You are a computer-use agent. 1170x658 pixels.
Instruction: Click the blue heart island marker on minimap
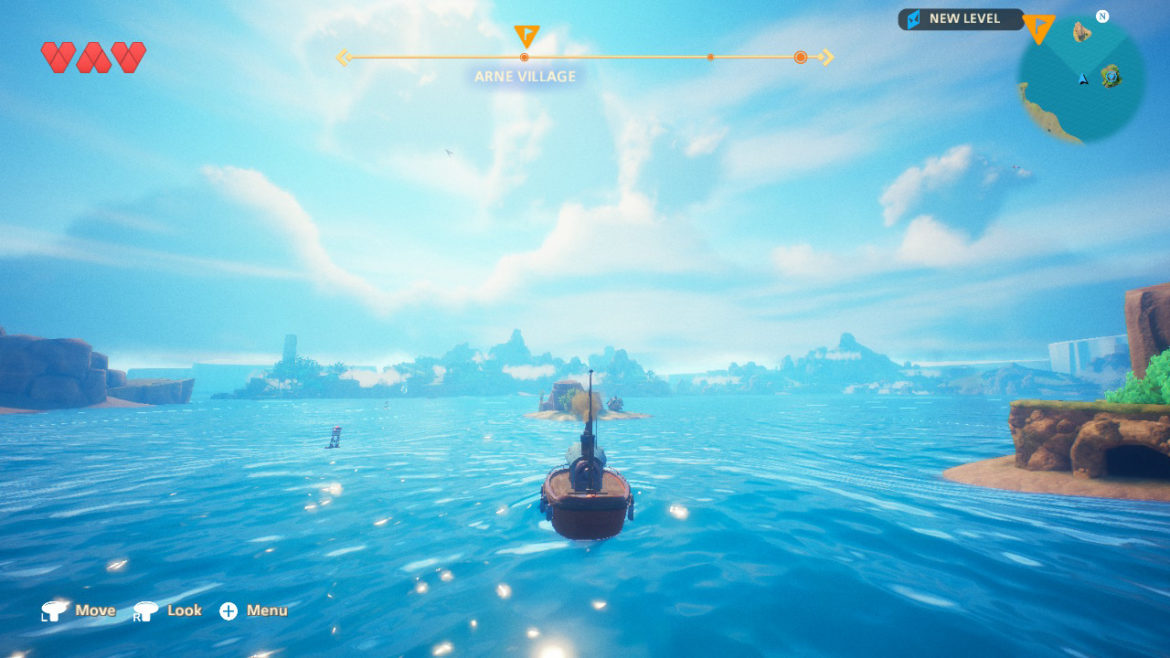(x=1111, y=76)
